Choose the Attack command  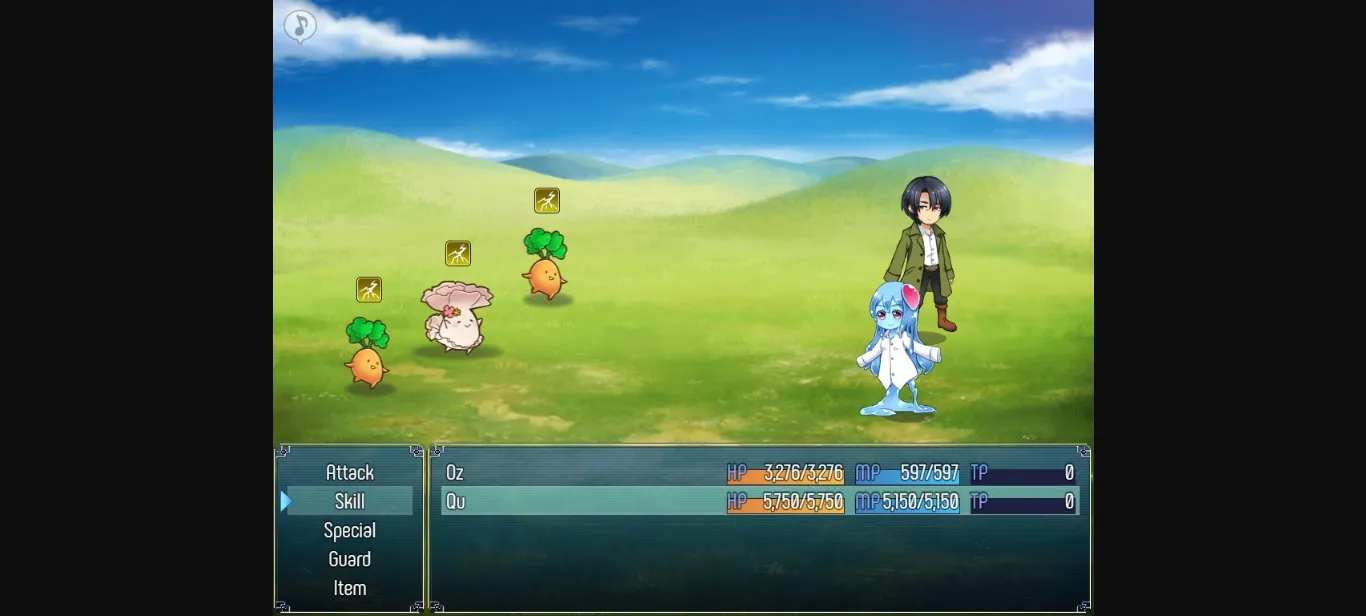349,472
